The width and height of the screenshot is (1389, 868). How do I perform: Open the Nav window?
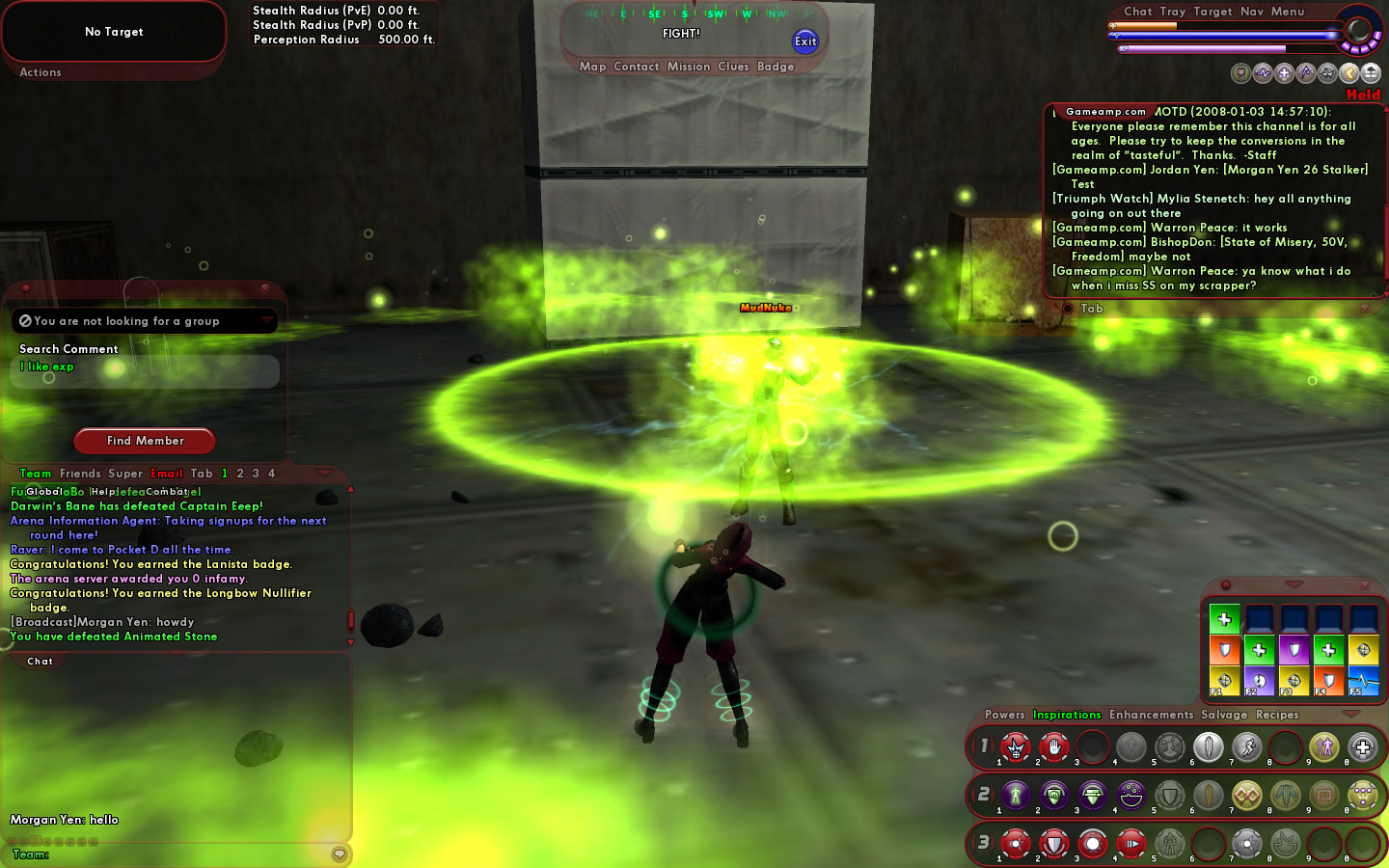coord(1252,12)
